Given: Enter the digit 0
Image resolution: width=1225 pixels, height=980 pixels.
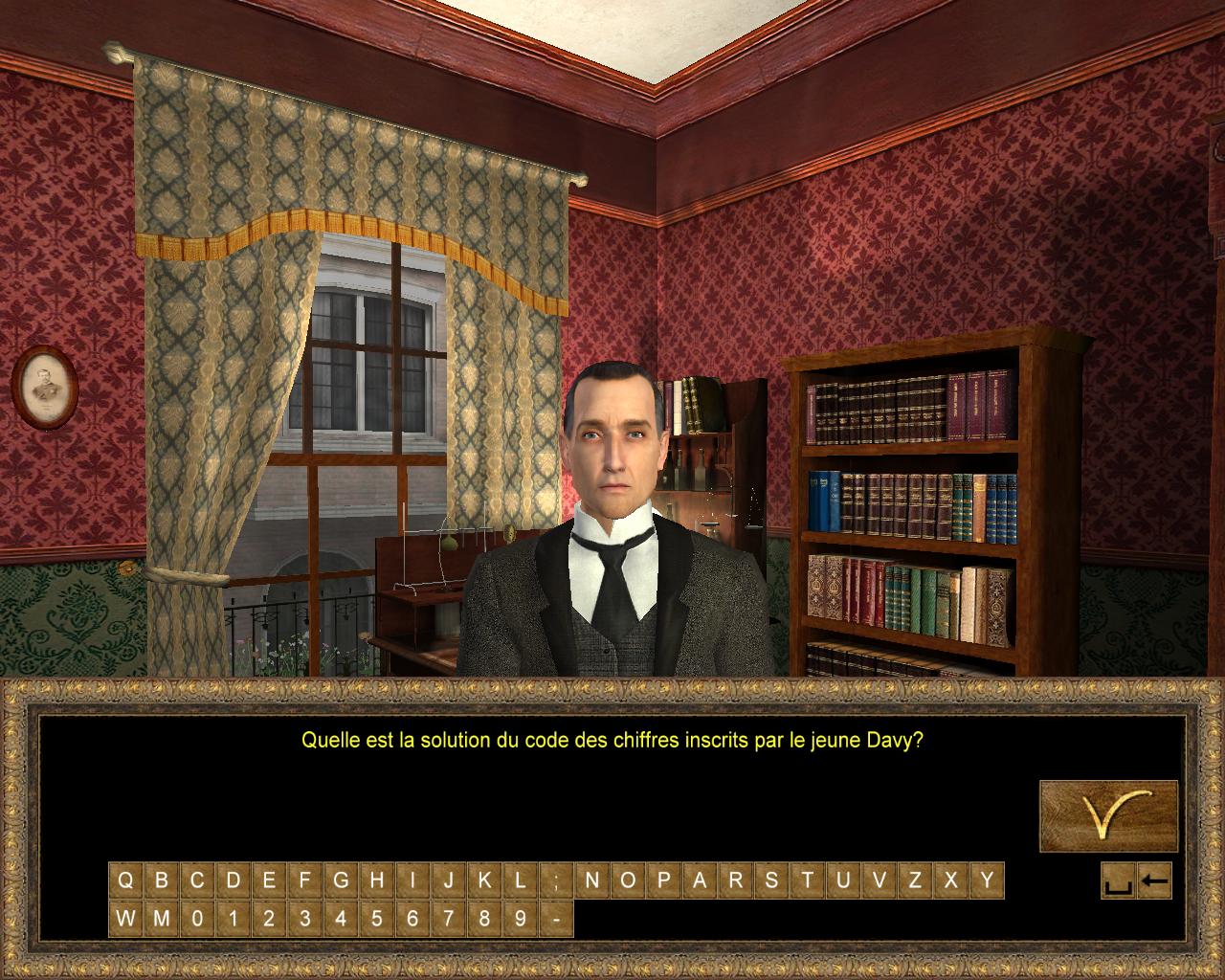Looking at the screenshot, I should tap(197, 920).
